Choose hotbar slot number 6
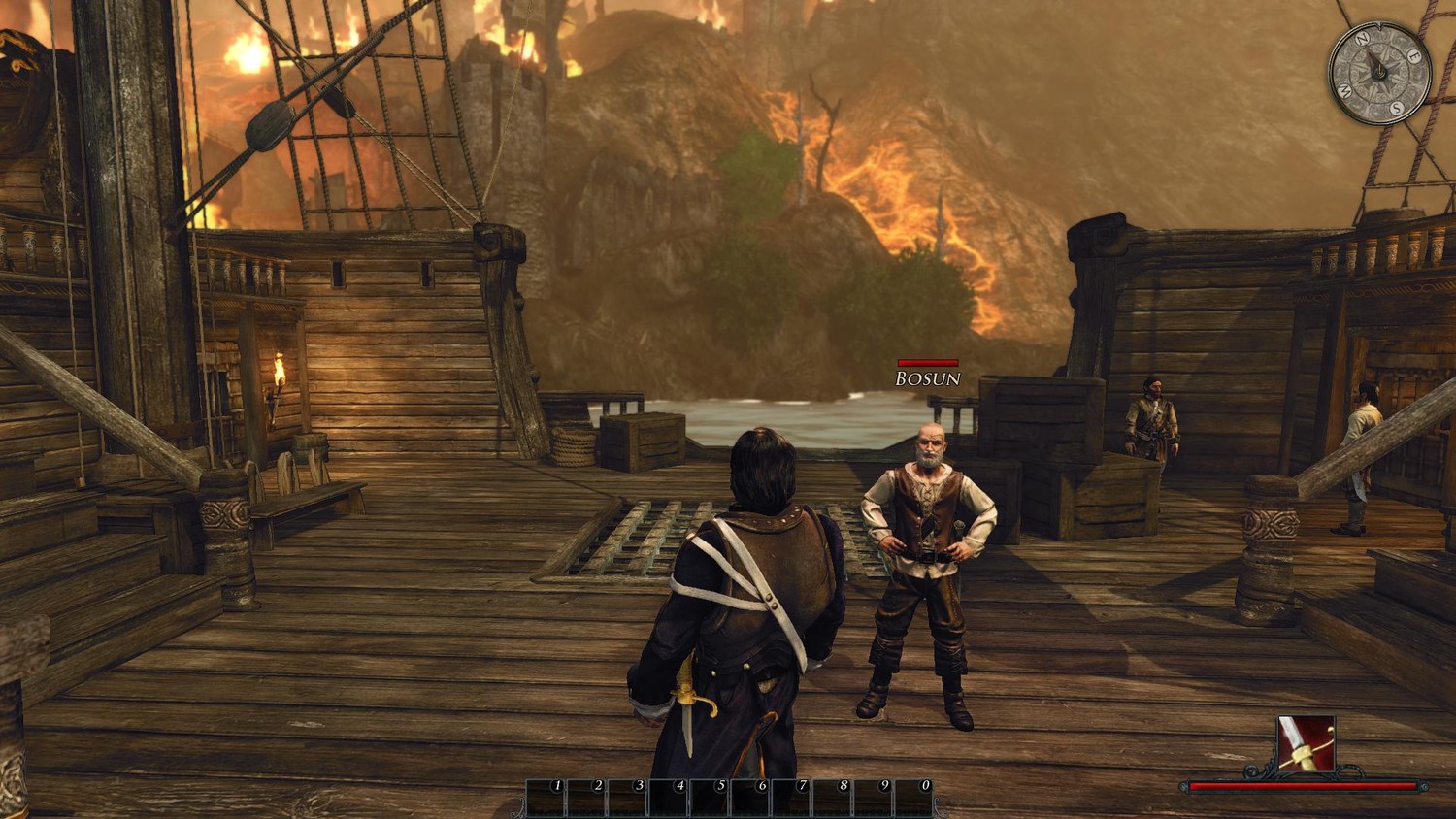This screenshot has width=1456, height=819. click(750, 799)
